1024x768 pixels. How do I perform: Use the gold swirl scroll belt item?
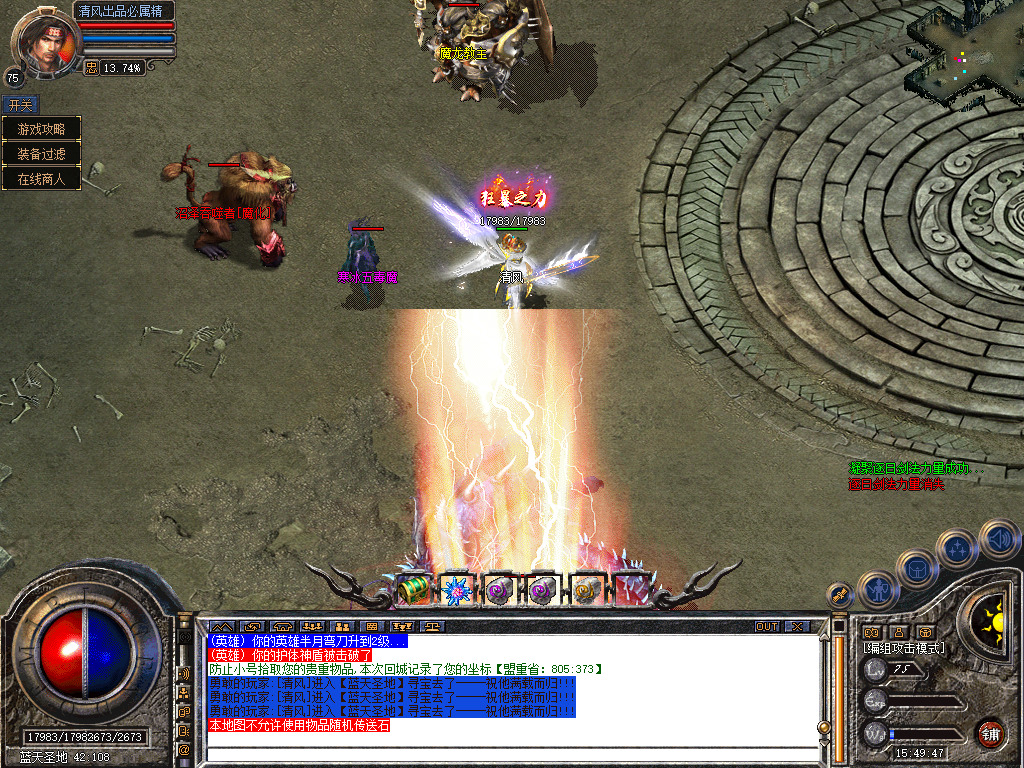coord(587,590)
